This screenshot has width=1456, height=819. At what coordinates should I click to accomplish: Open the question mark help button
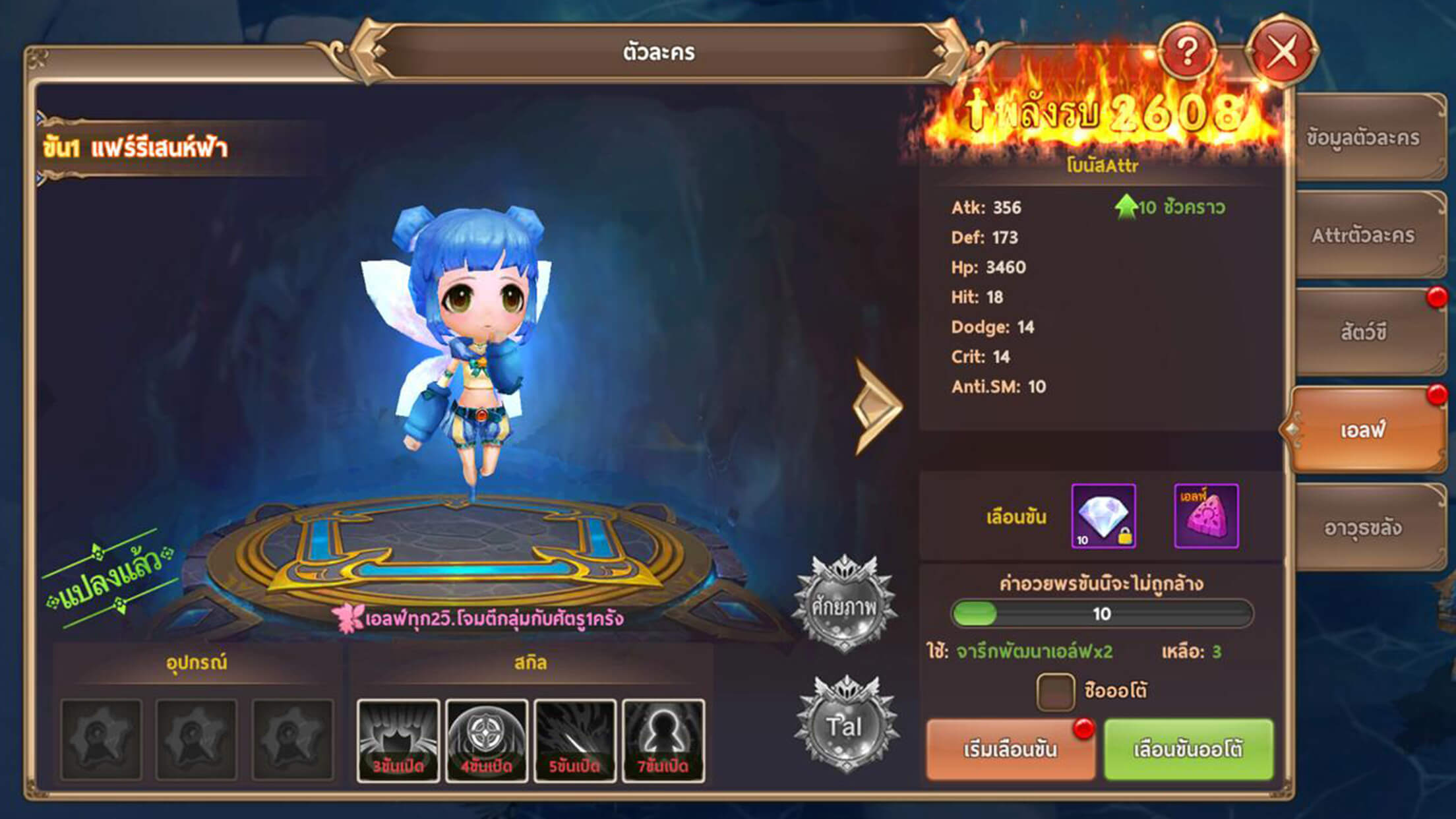(x=1187, y=52)
